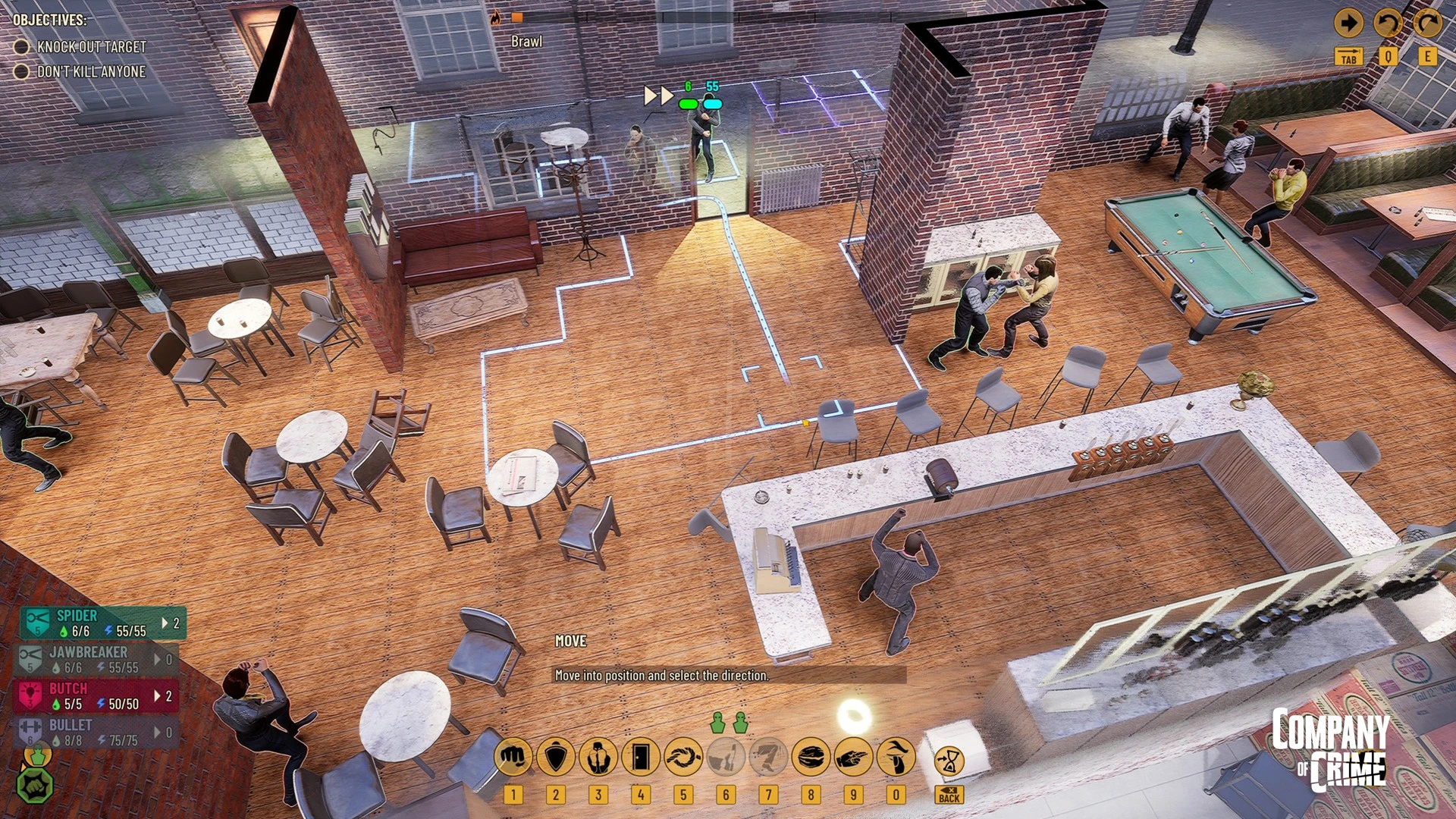
Task: Select the greyed-out kick ability
Action: tap(768, 757)
